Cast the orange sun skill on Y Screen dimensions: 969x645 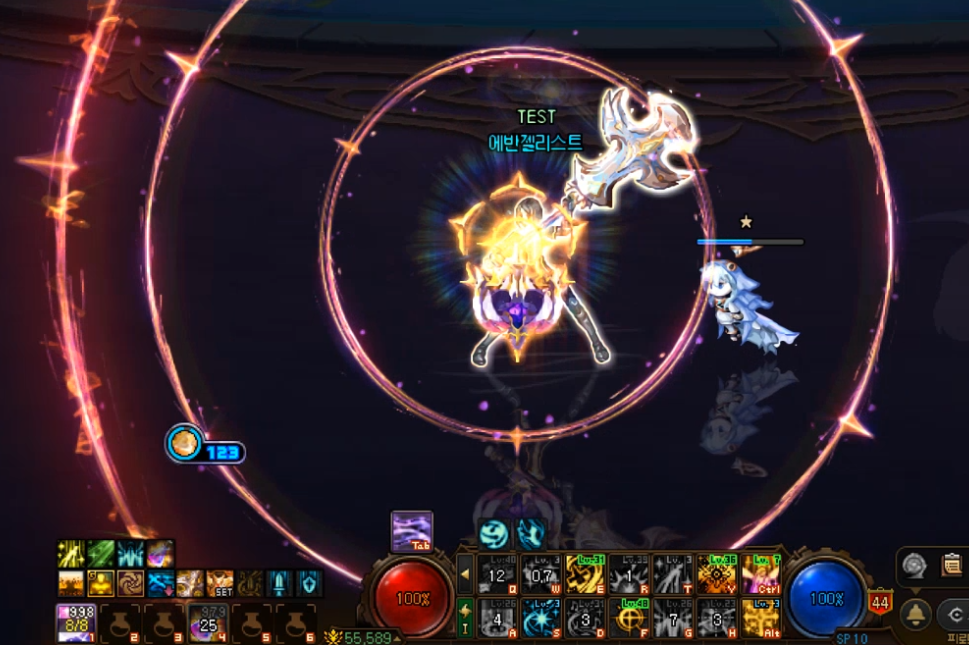tap(717, 574)
